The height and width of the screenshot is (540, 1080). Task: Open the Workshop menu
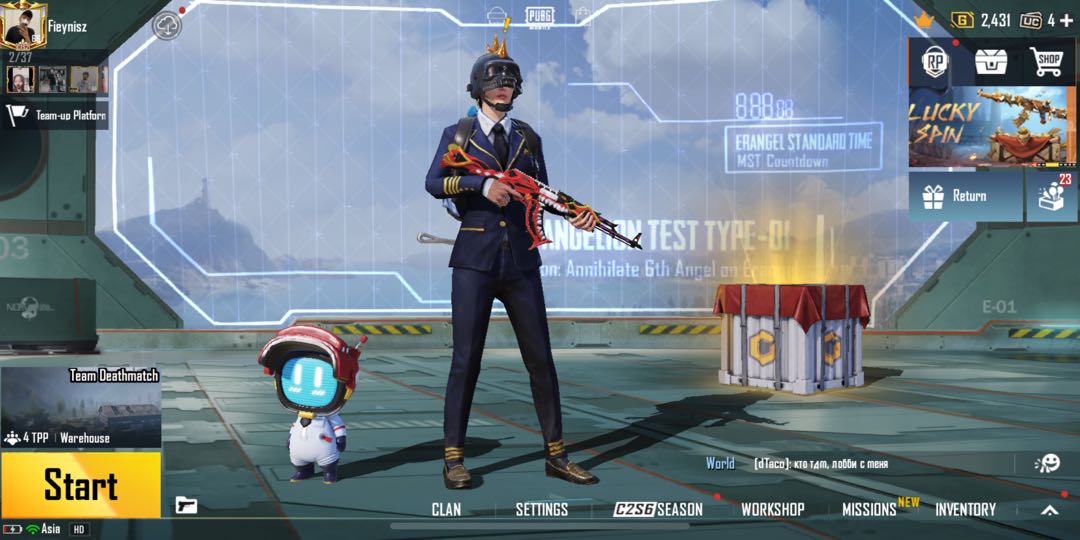(x=772, y=509)
